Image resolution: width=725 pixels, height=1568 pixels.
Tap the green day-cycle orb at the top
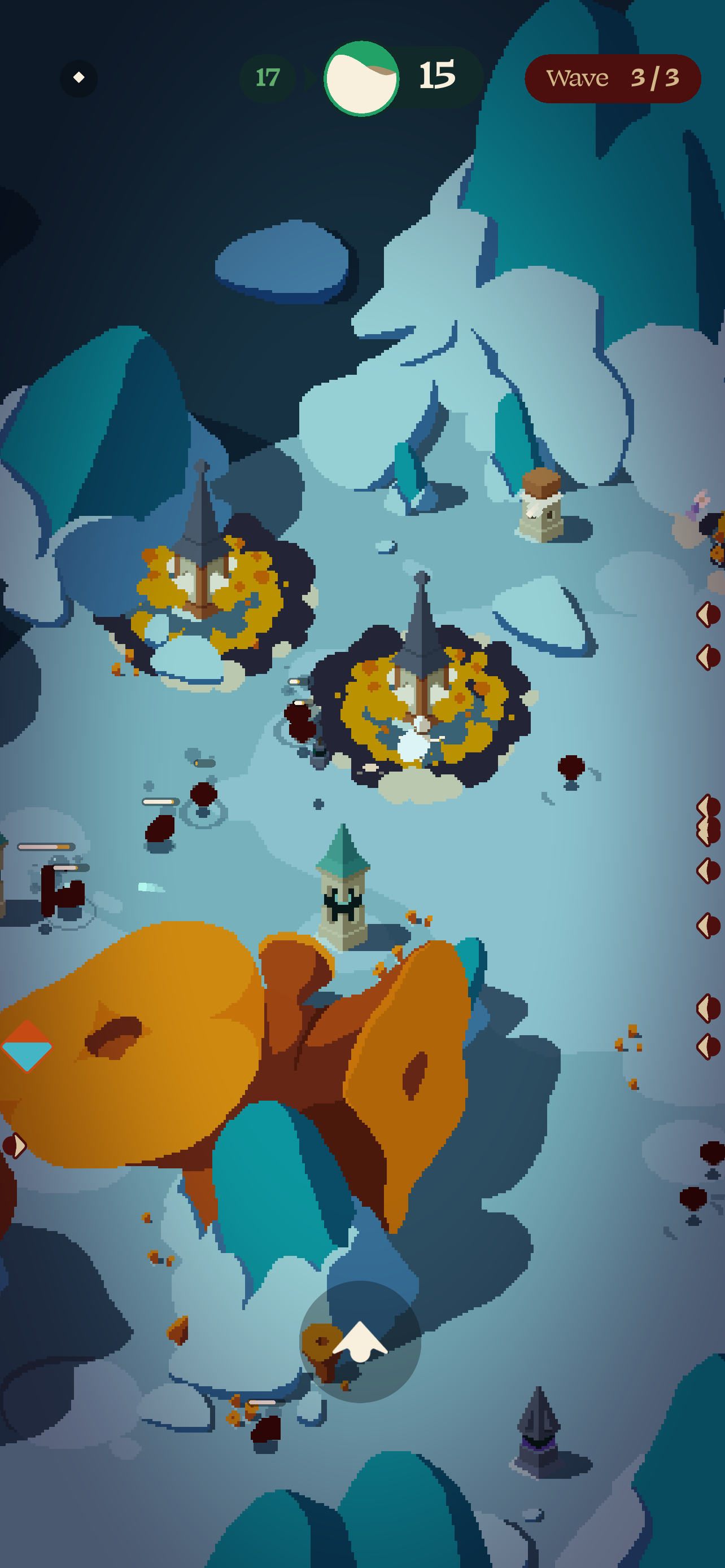click(362, 77)
